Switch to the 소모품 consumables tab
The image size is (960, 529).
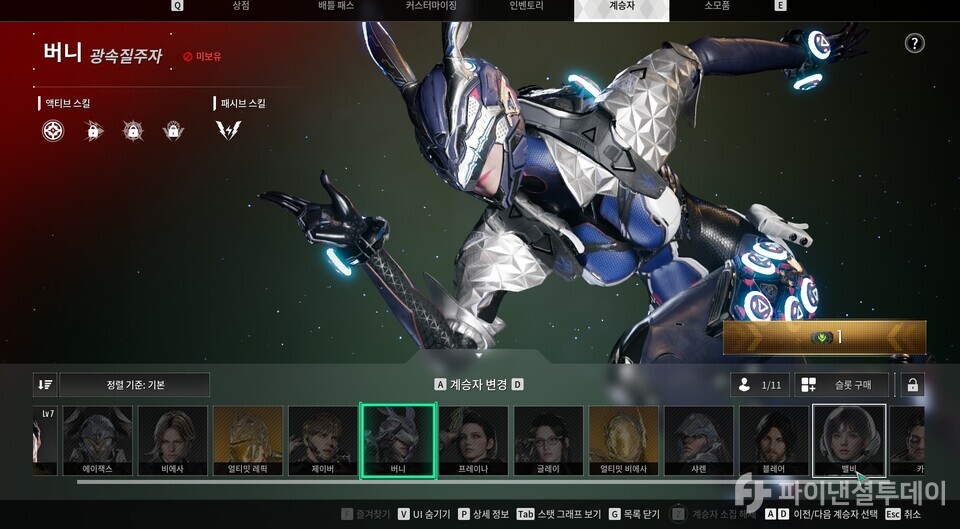717,6
